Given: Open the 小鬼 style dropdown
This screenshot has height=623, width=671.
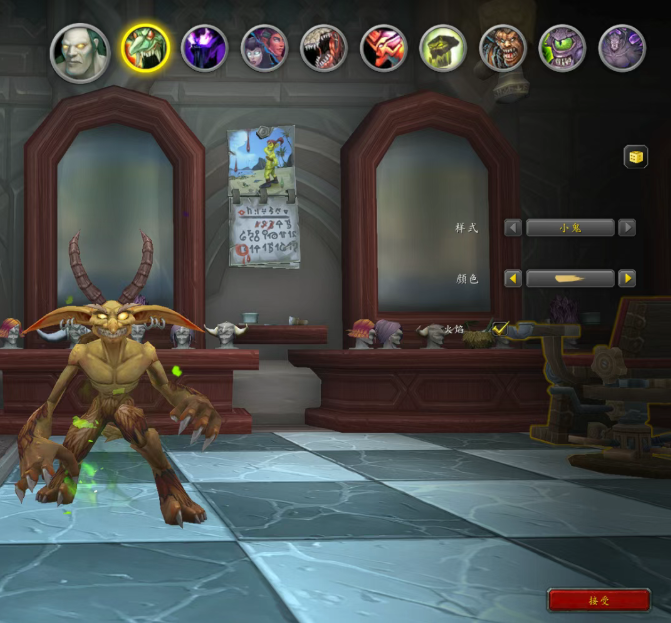Looking at the screenshot, I should point(570,228).
